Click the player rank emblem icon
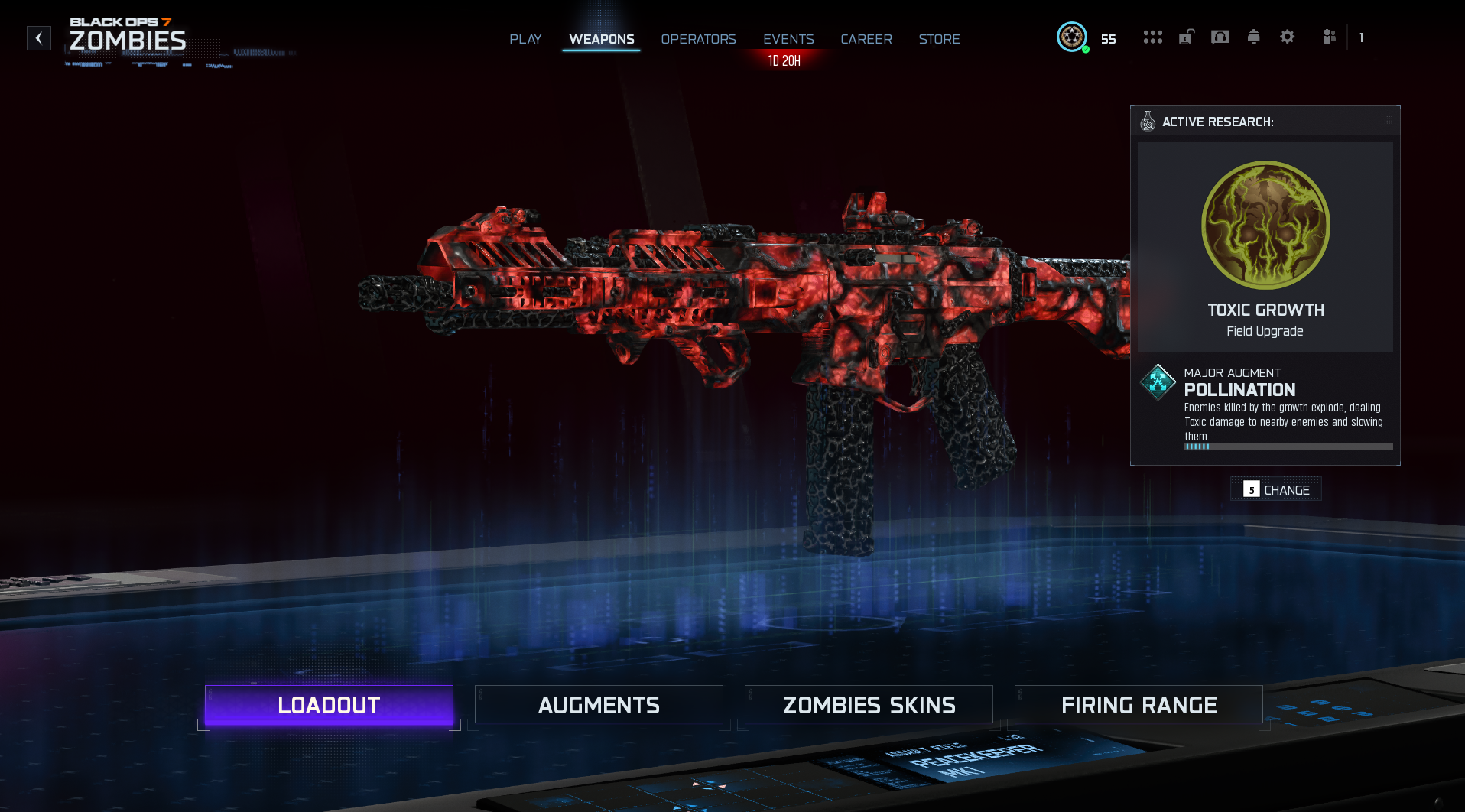The image size is (1465, 812). point(1072,37)
